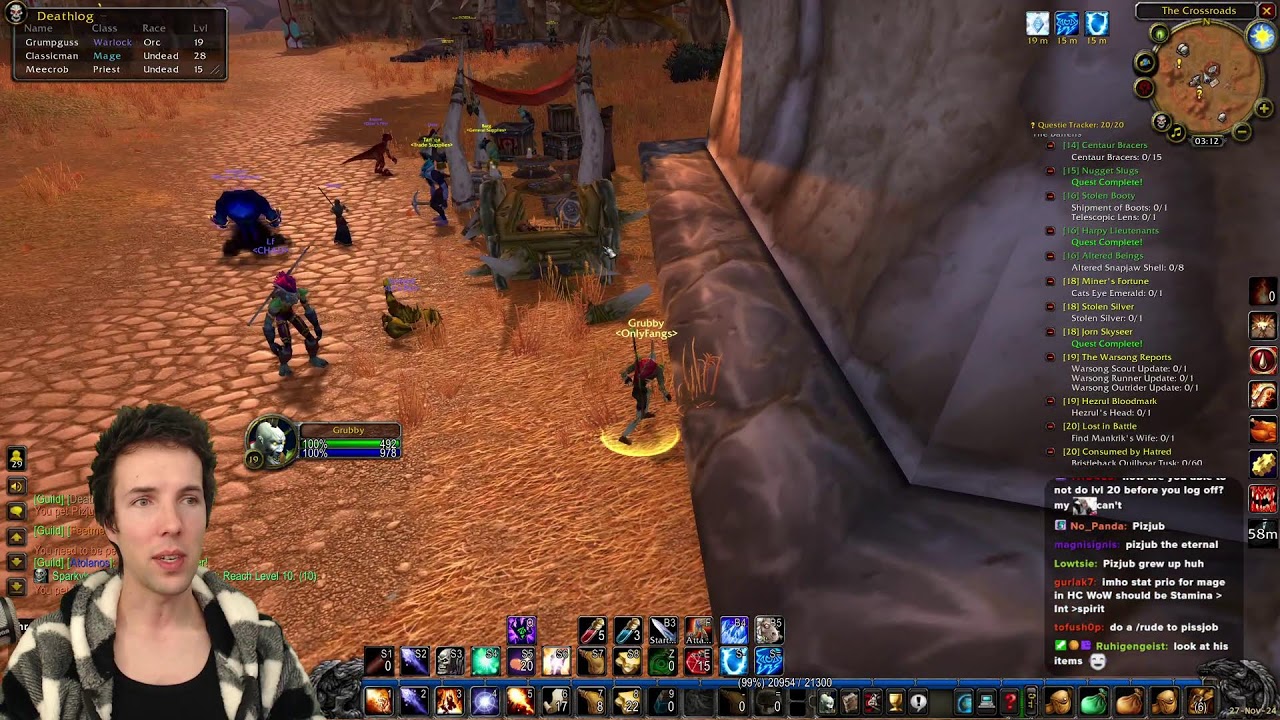Open the green bag slot
This screenshot has width=1280, height=720.
(1093, 702)
